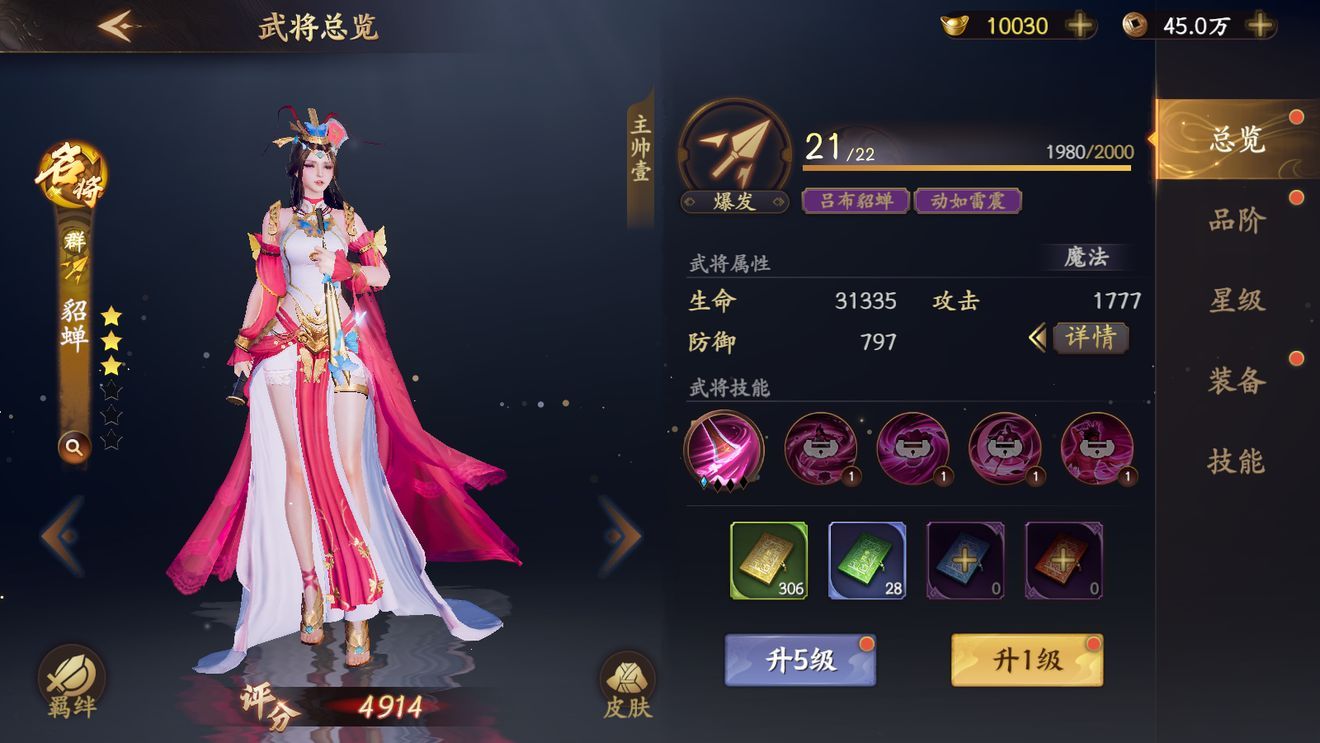Open the 品阶 rank tab
Screen dimensions: 1320x743
[x=1237, y=220]
